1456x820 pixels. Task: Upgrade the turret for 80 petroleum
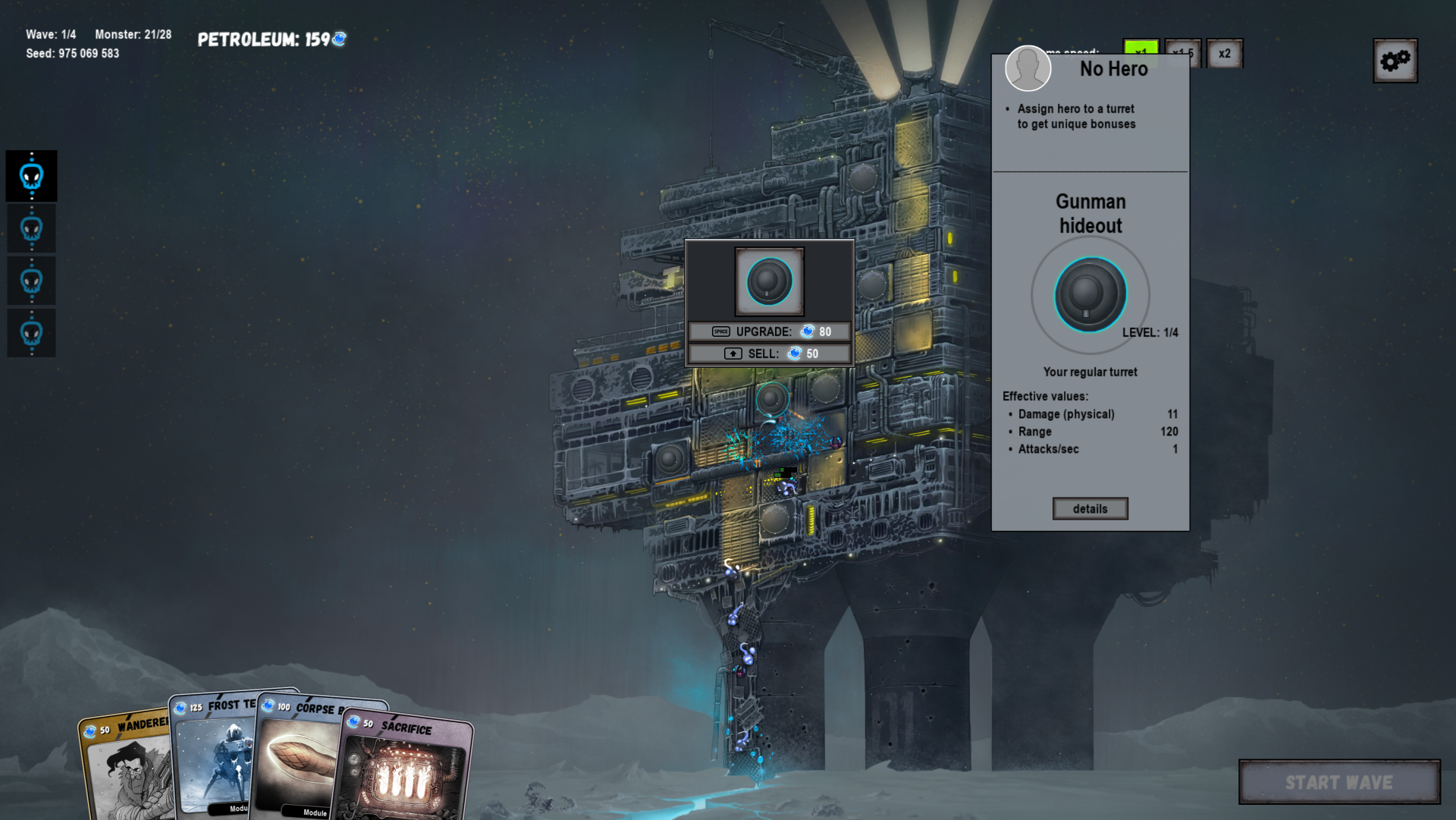click(x=769, y=331)
